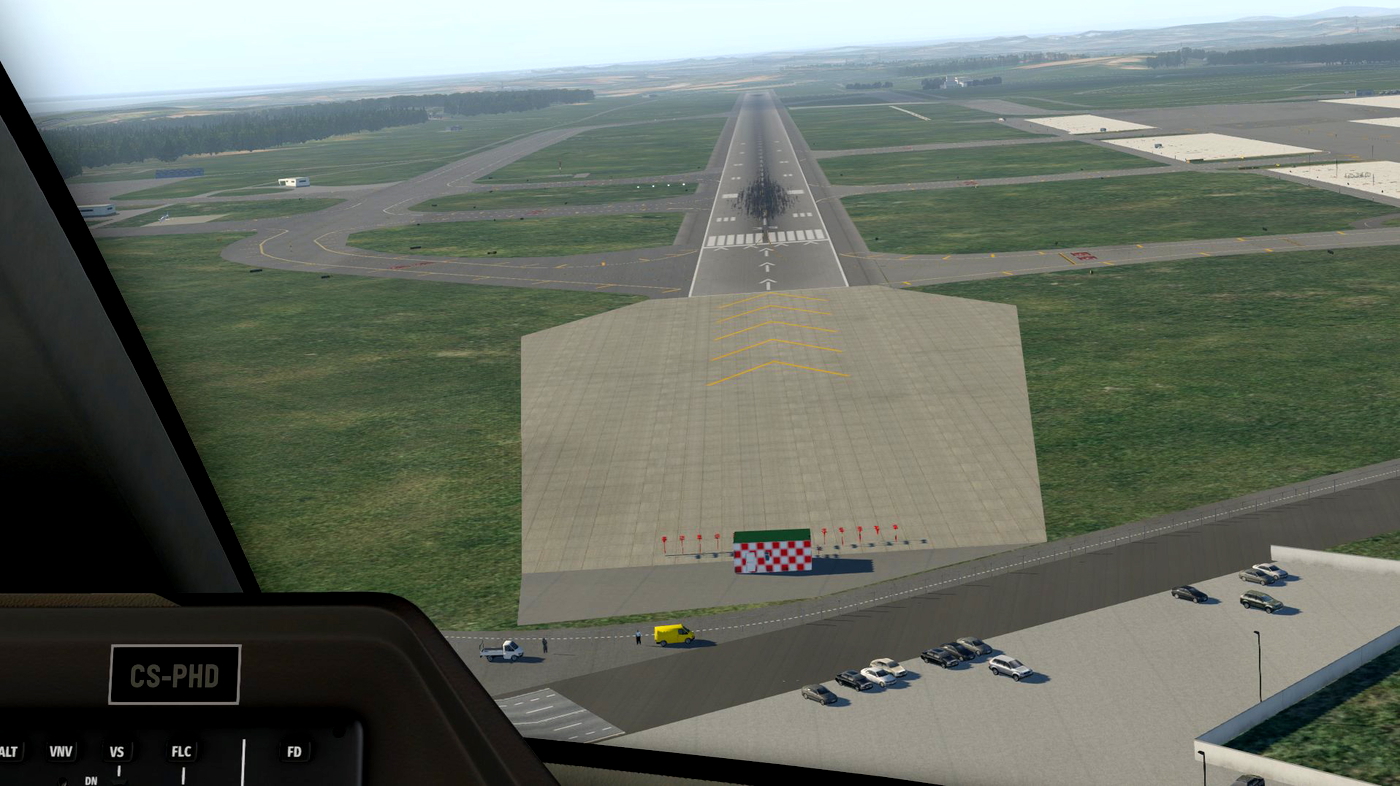The image size is (1400, 786).
Task: Engage the VNV vertical navigation mode
Action: click(62, 751)
